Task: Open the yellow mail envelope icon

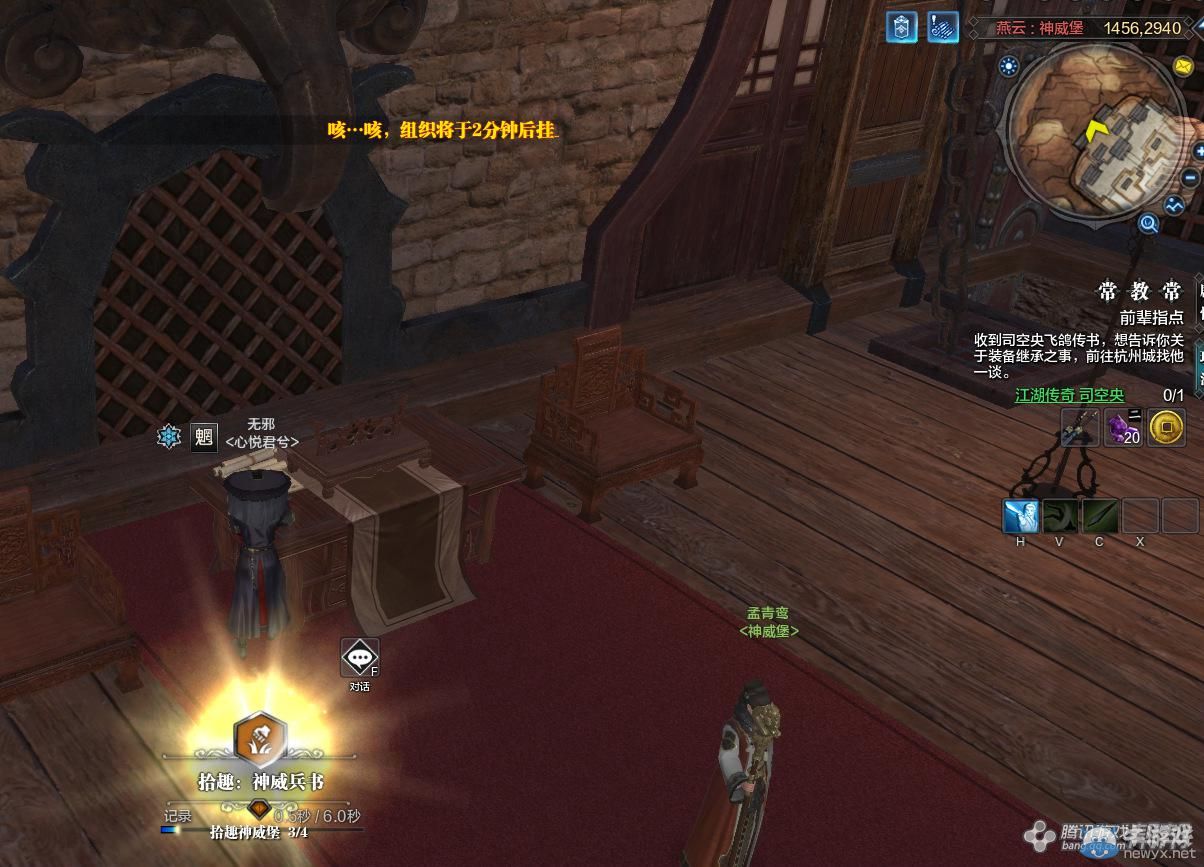Action: click(1184, 66)
